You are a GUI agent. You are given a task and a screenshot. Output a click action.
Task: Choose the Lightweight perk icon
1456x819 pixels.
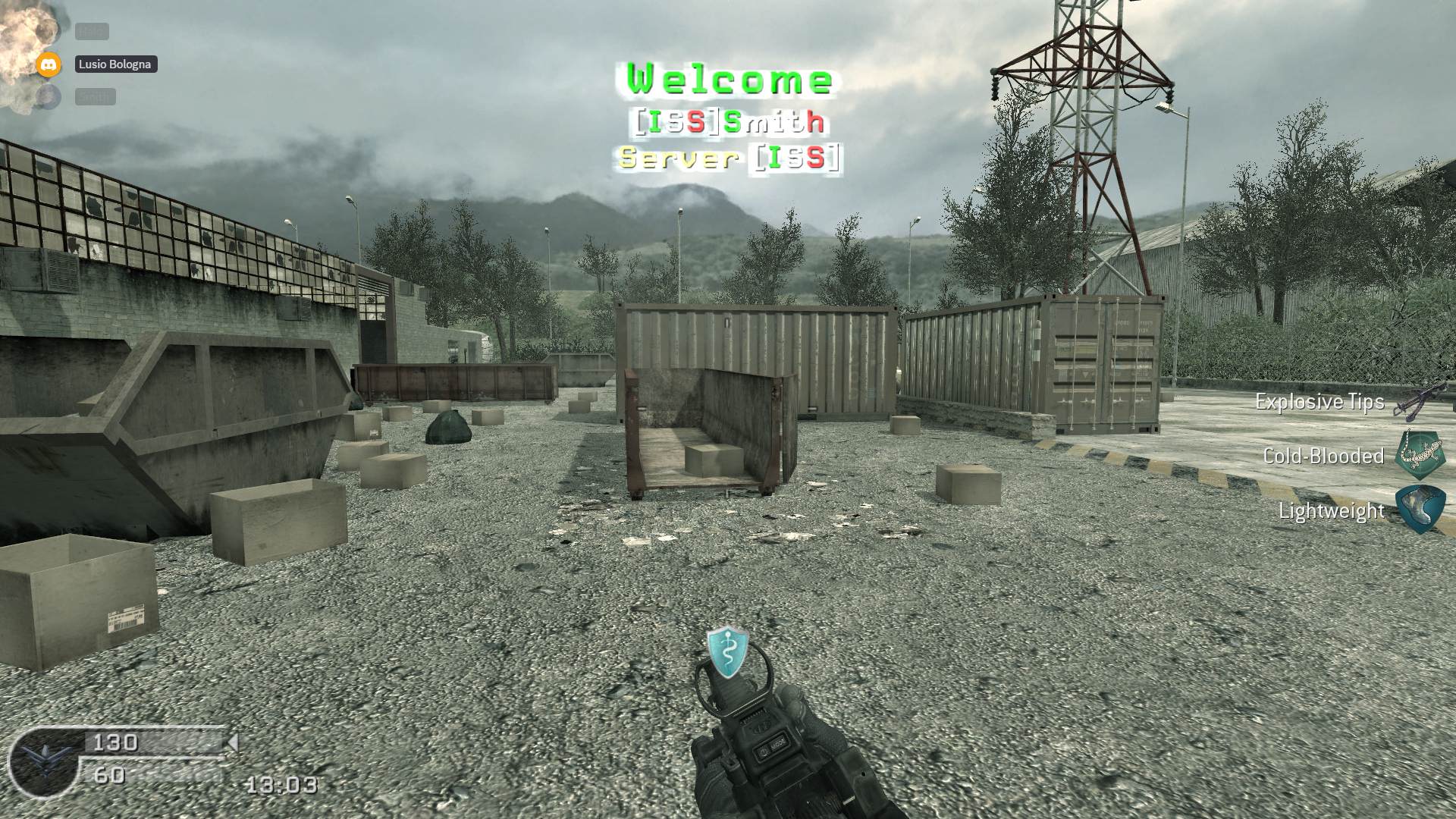1420,510
